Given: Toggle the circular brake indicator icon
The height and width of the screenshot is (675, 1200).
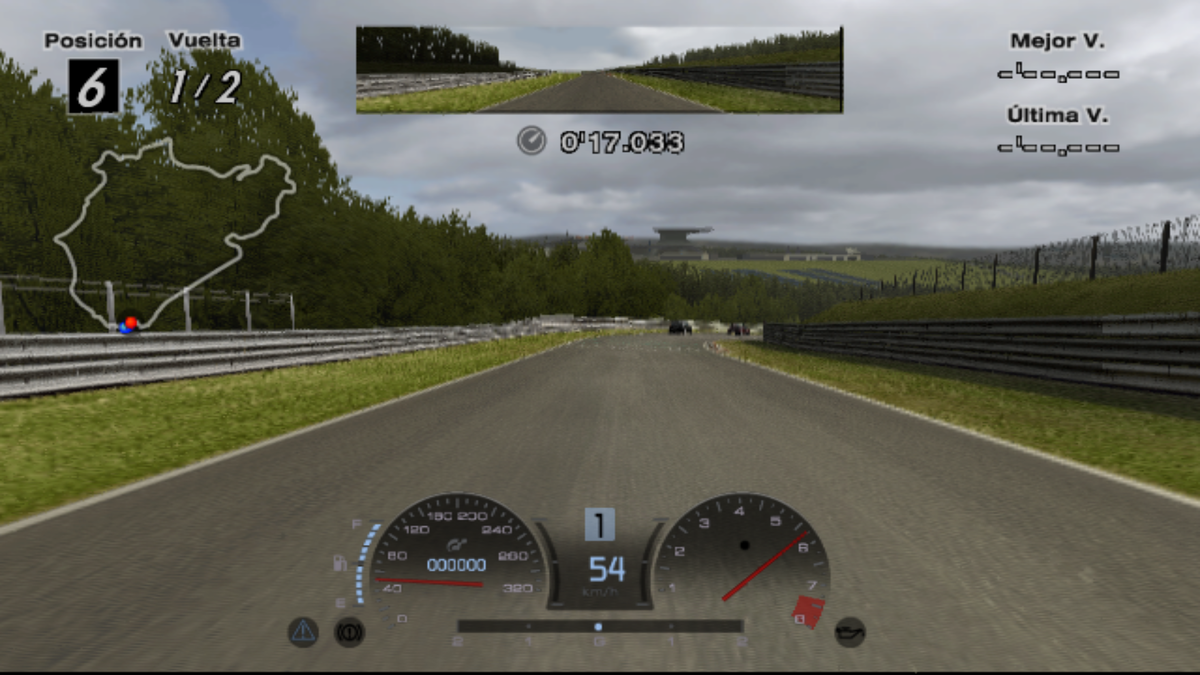Looking at the screenshot, I should (349, 632).
